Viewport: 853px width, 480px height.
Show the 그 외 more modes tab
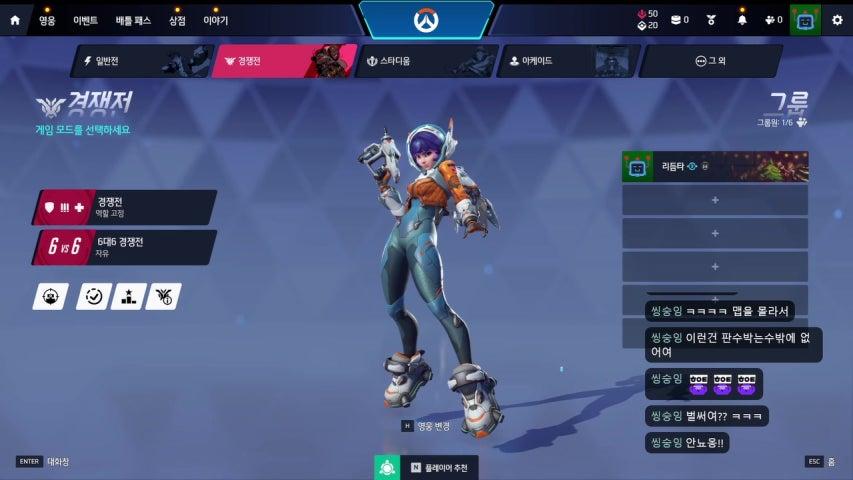click(x=709, y=61)
